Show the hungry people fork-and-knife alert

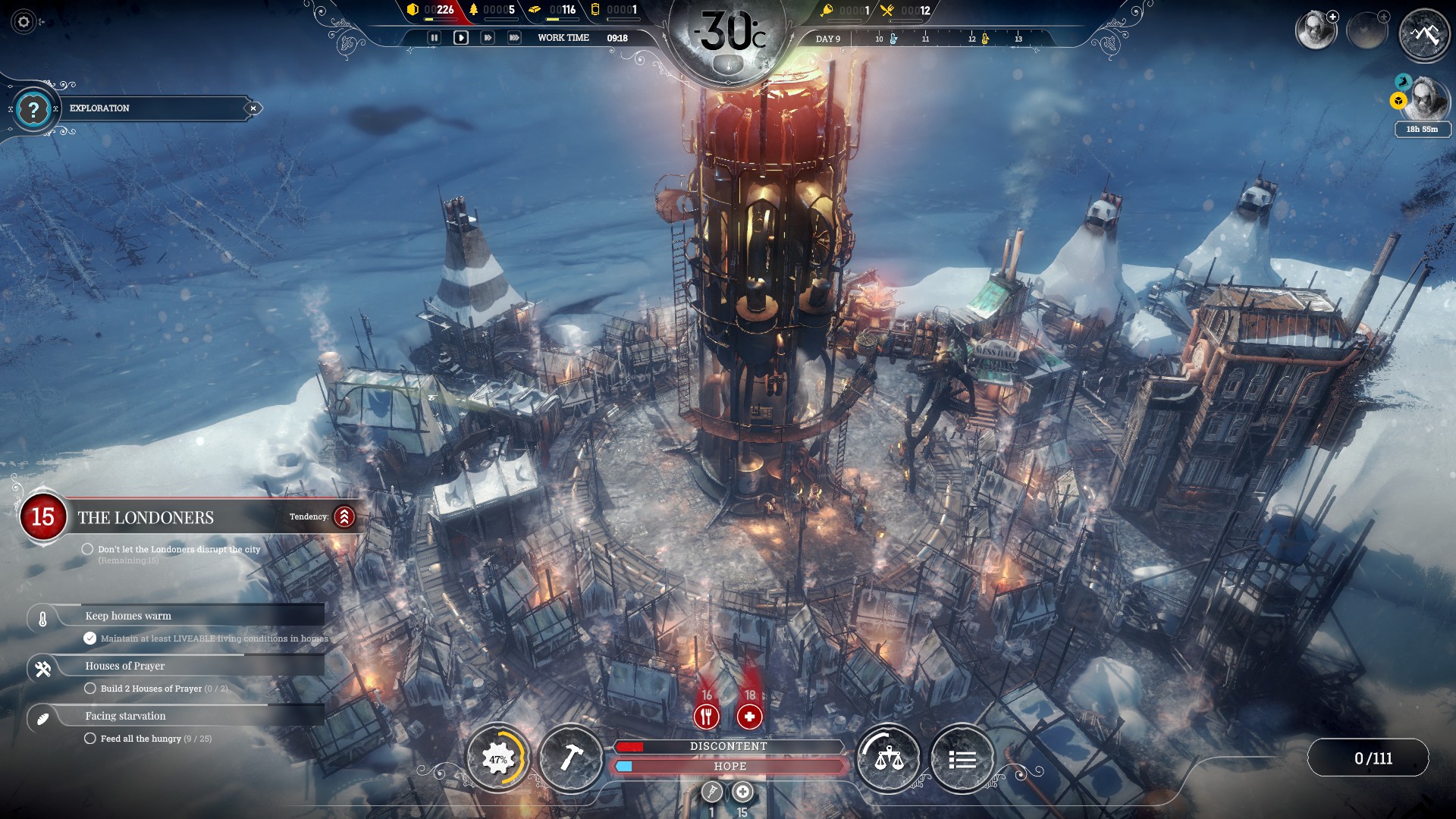point(707,716)
